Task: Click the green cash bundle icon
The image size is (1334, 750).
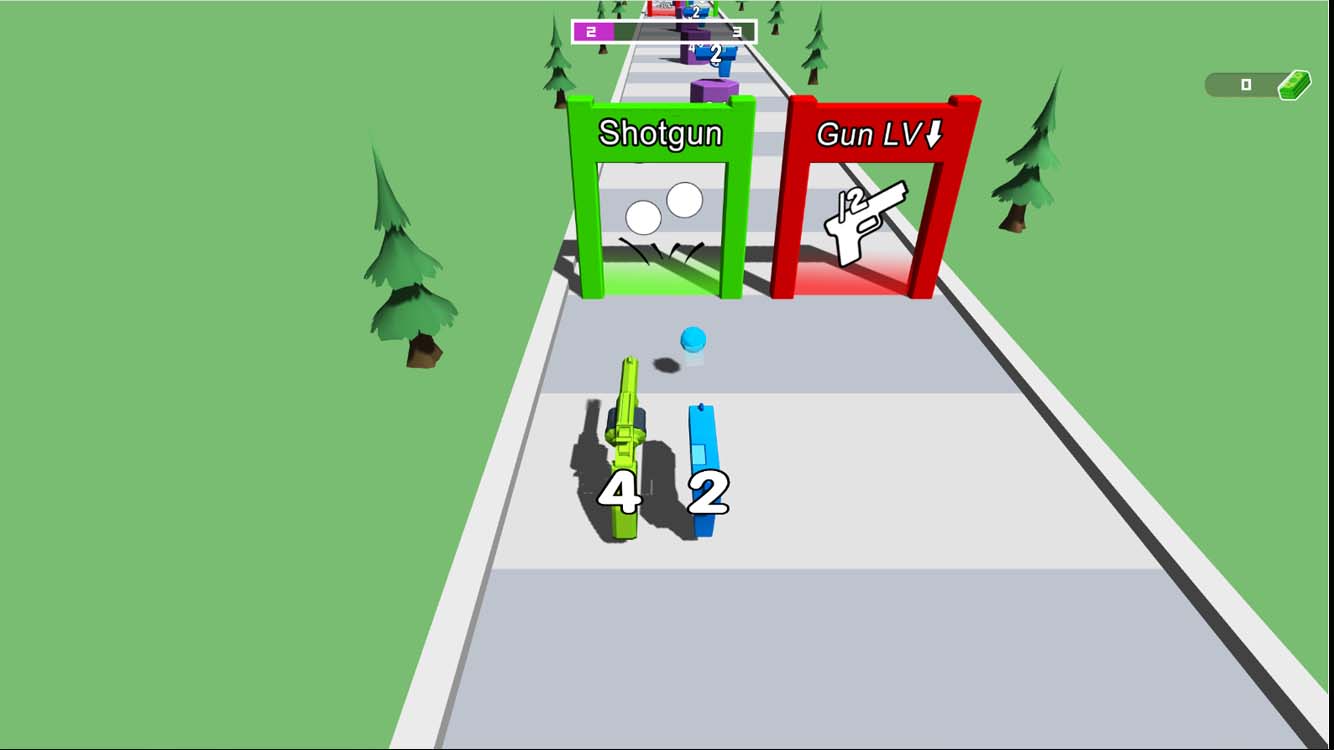Action: (1292, 85)
